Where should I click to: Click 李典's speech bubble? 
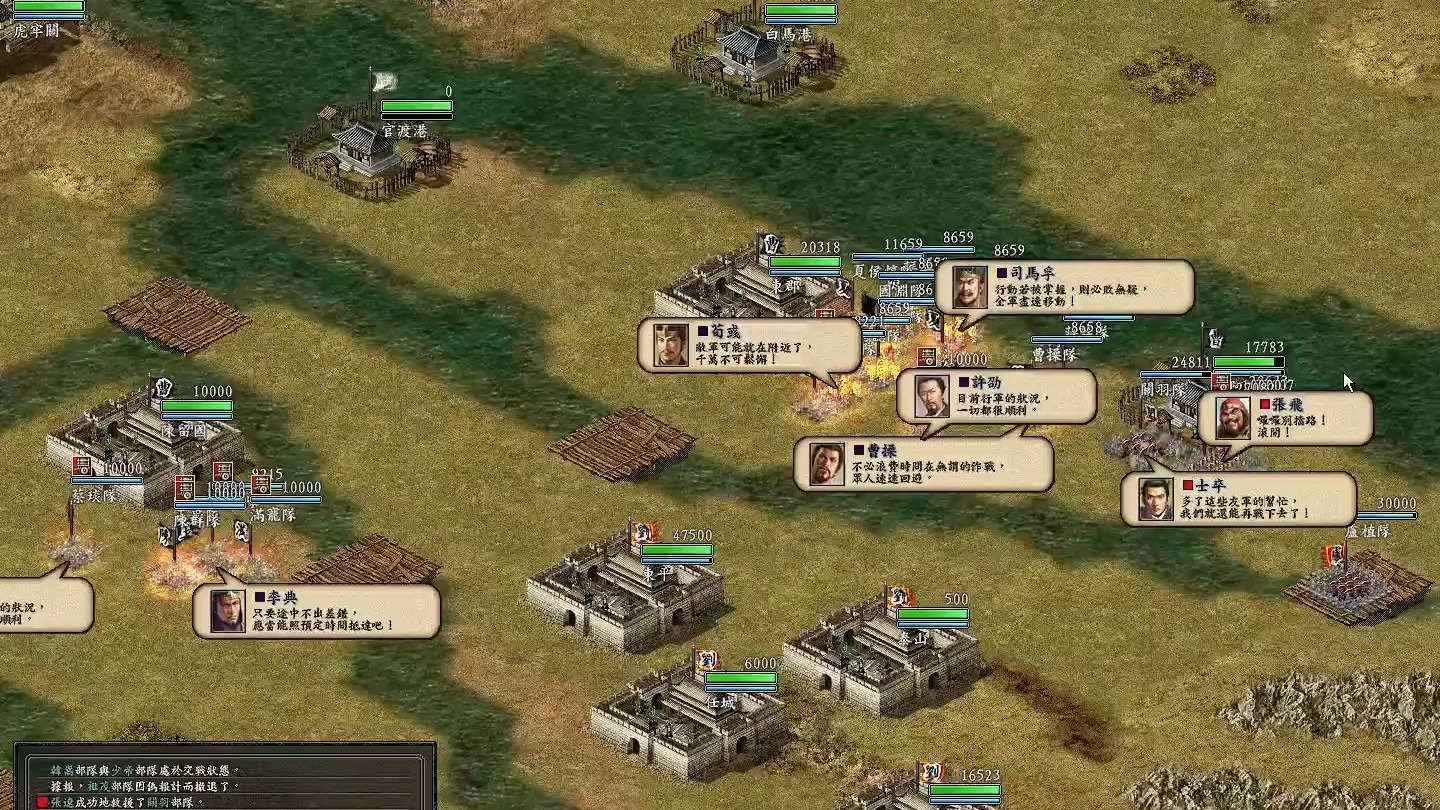(x=317, y=611)
